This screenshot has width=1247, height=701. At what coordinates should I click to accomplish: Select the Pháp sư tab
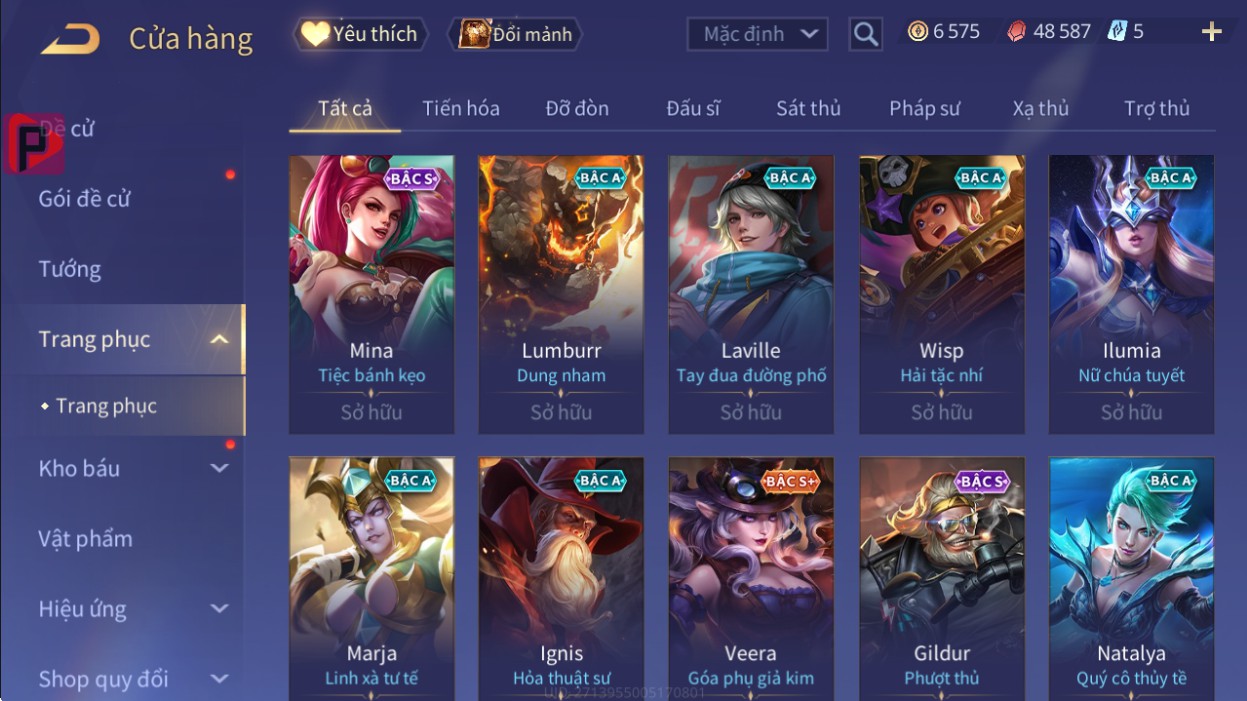tap(924, 108)
